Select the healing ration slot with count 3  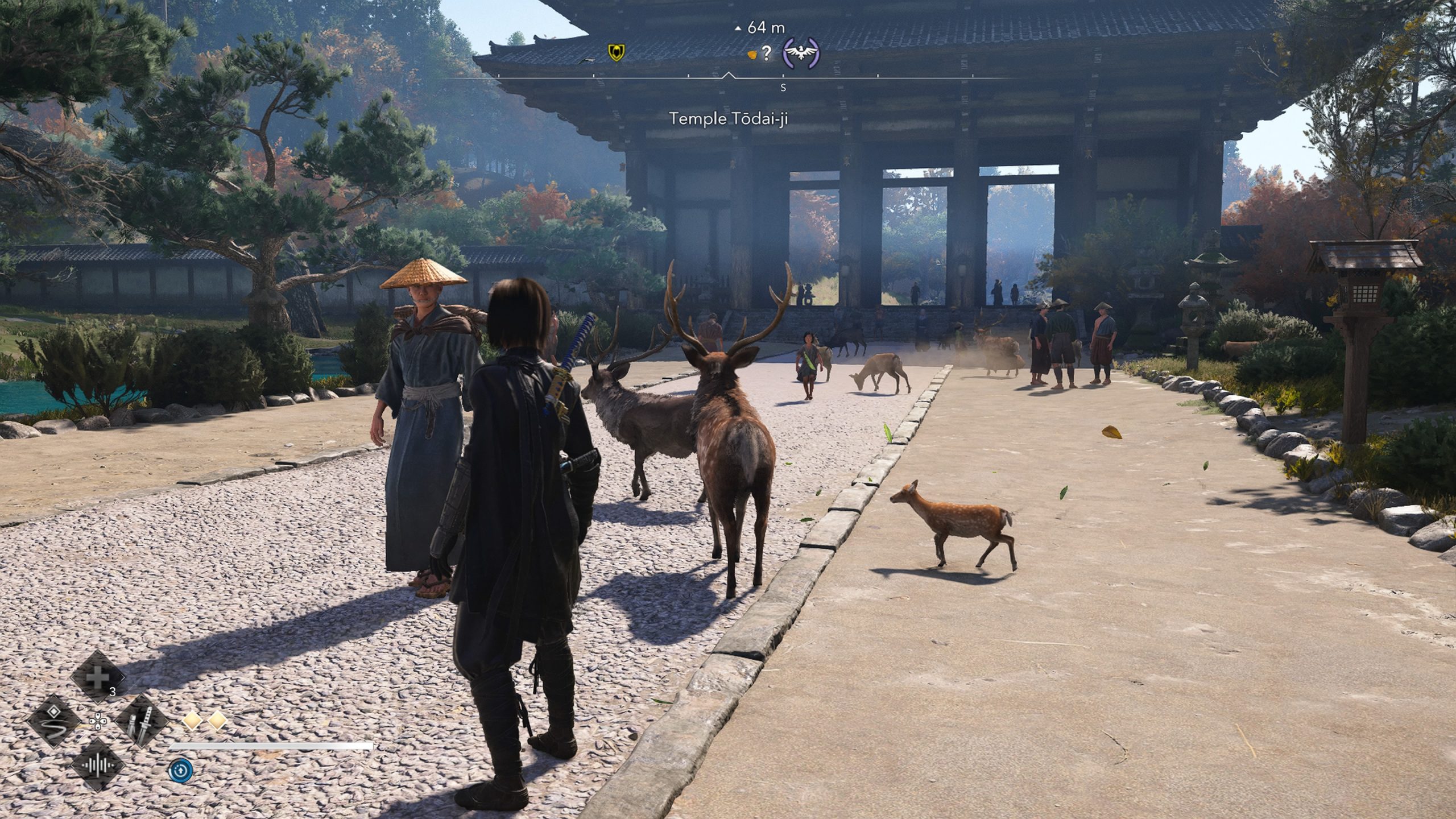98,677
